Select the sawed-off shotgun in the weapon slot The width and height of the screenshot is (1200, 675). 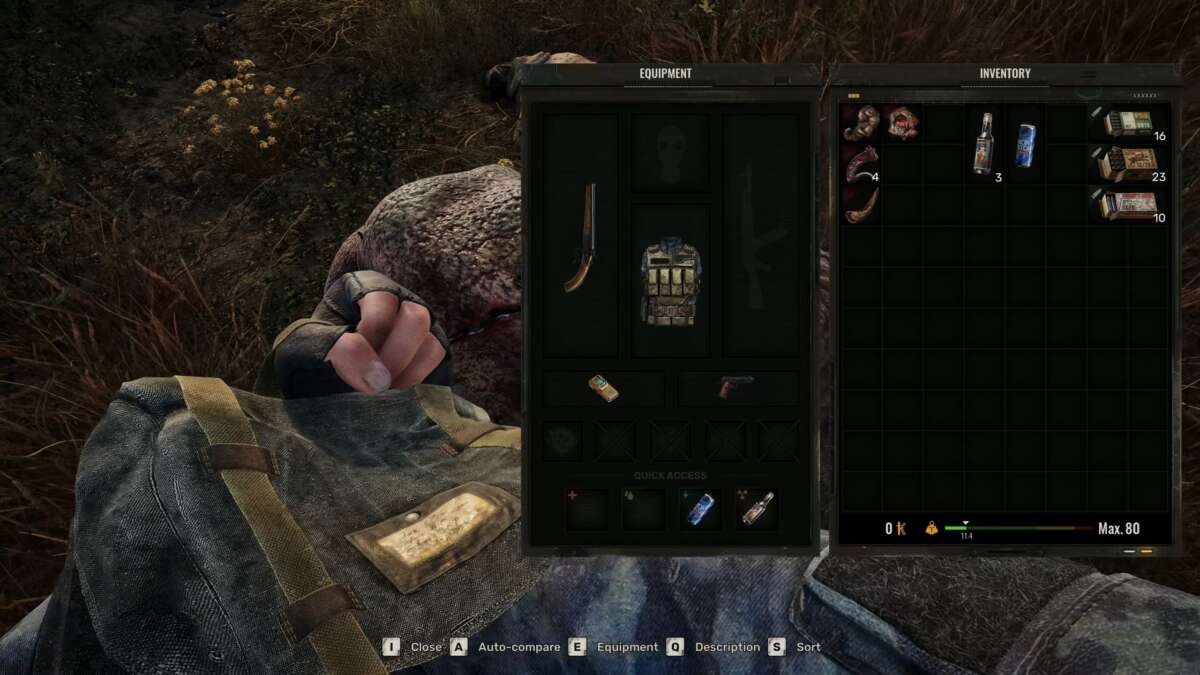click(x=580, y=237)
